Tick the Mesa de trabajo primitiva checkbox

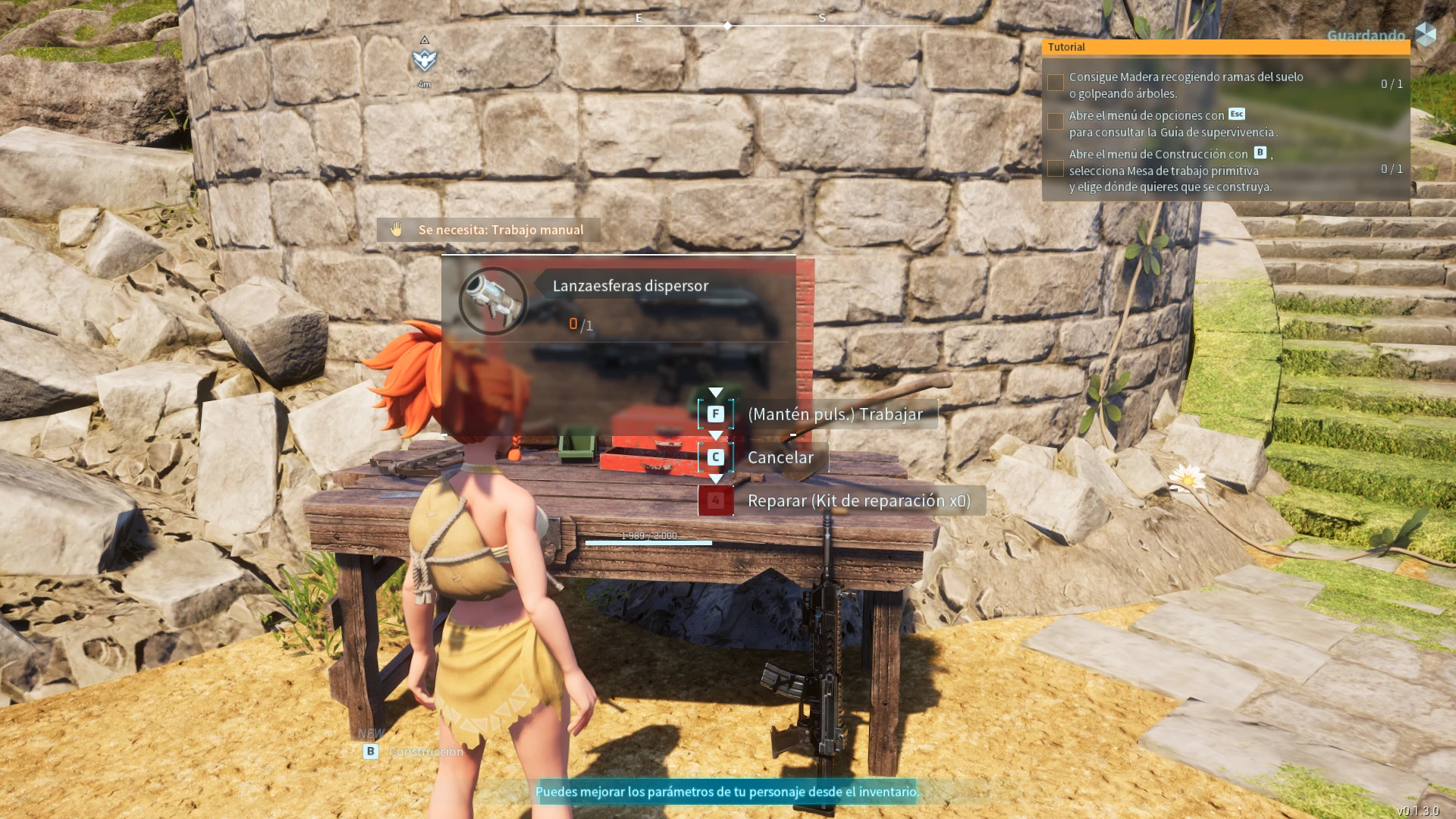pyautogui.click(x=1055, y=169)
